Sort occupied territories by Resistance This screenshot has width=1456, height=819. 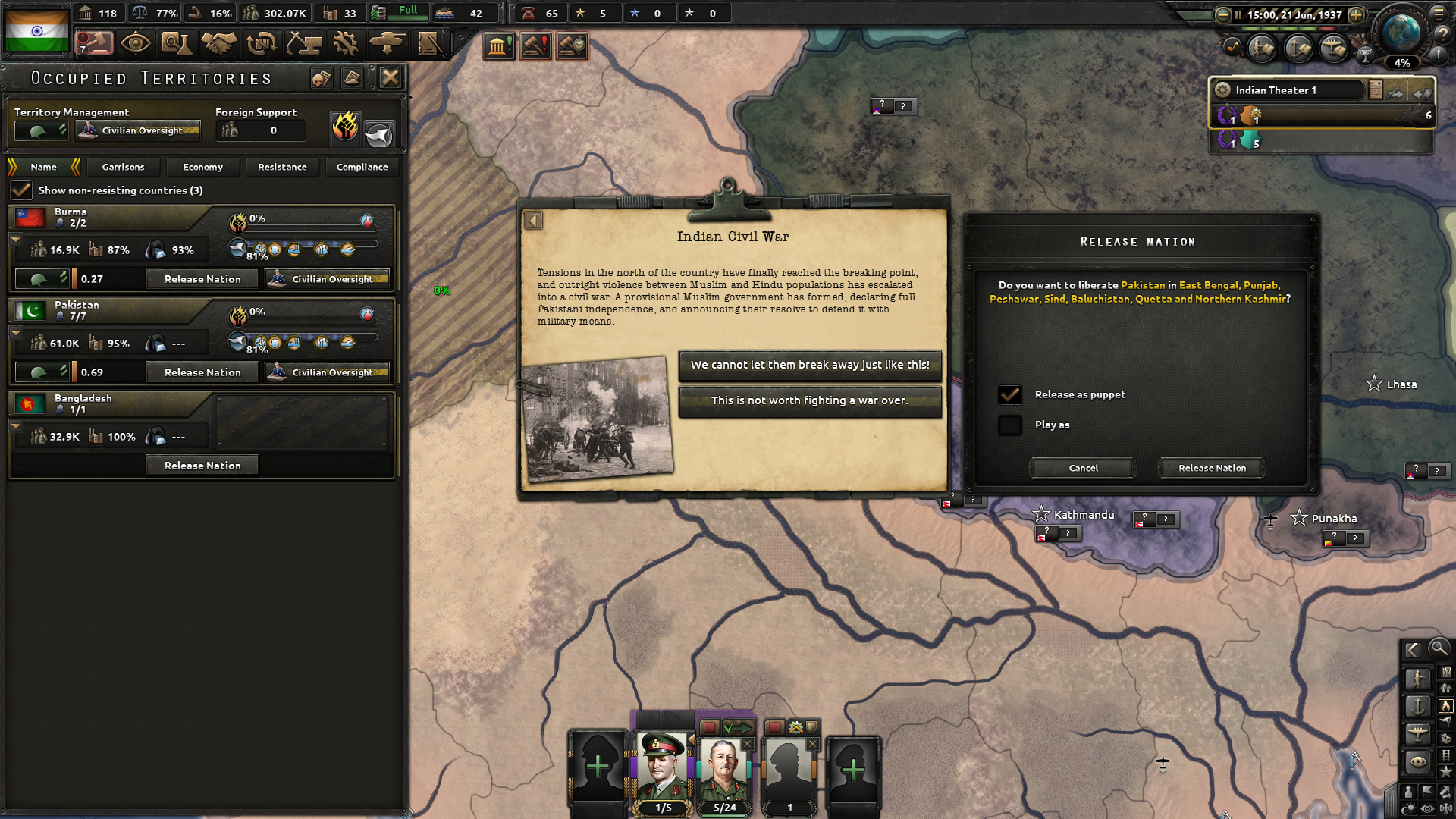282,167
